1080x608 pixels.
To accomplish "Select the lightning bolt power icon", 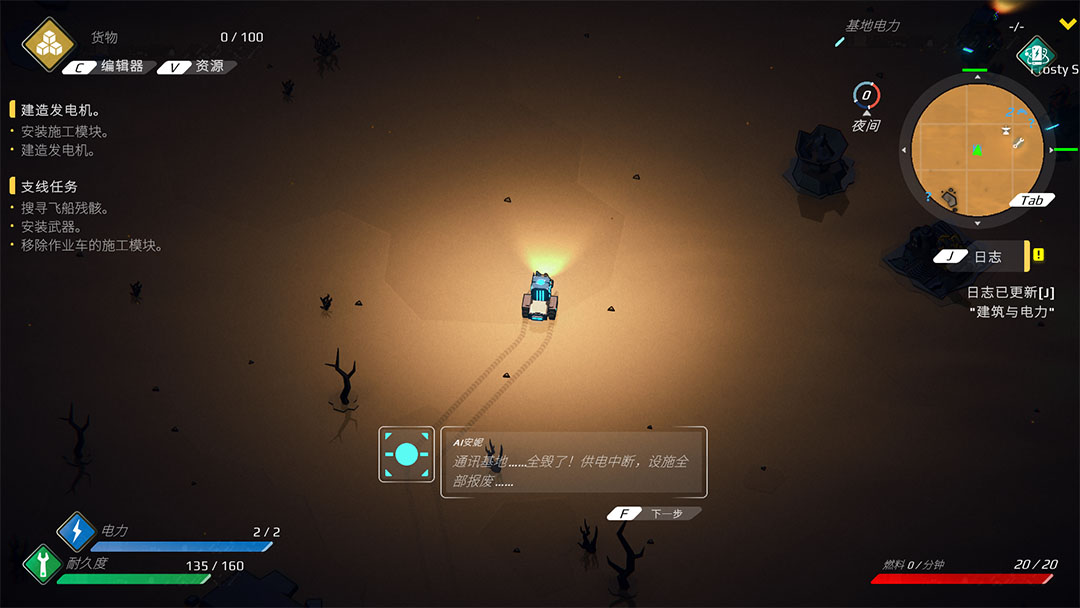I will (76, 531).
